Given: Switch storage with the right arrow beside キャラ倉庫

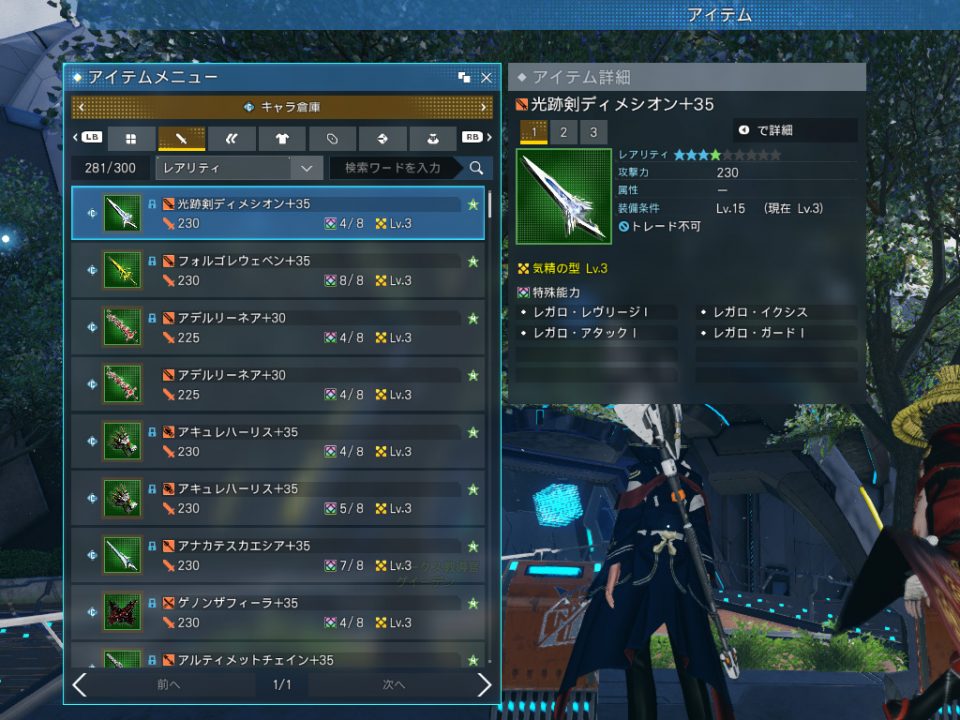Looking at the screenshot, I should [484, 107].
